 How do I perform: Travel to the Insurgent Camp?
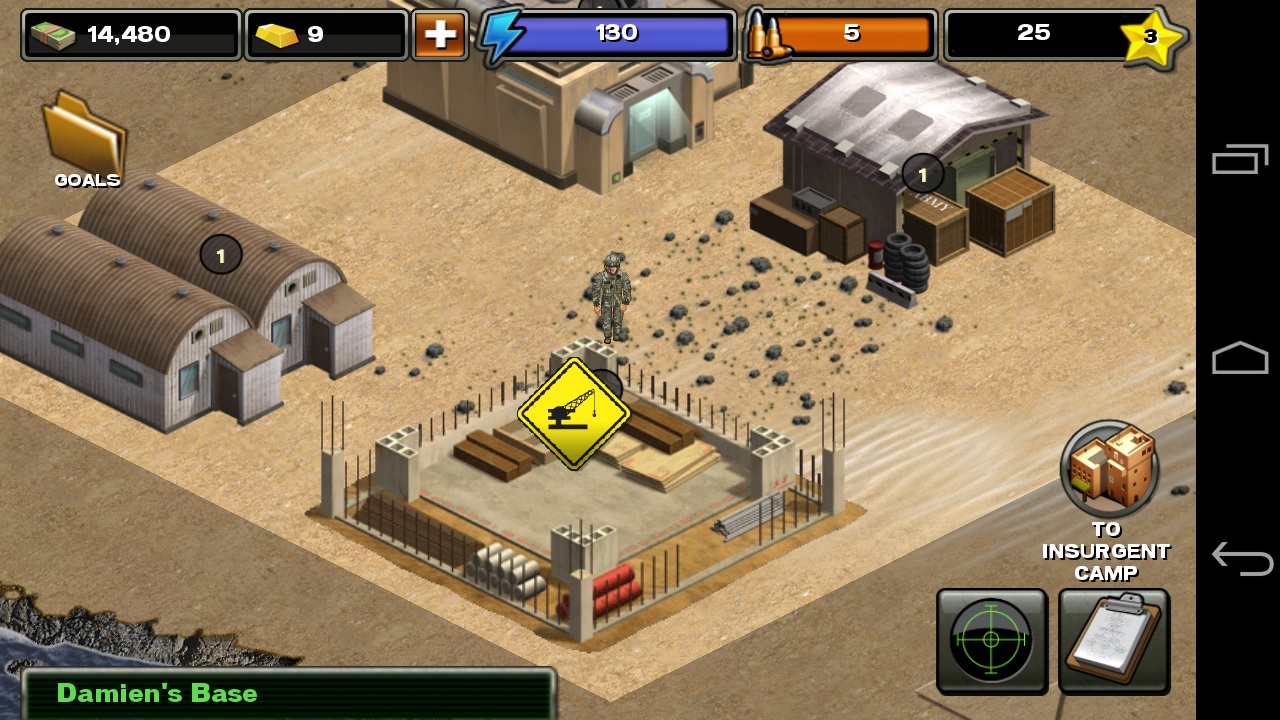[x=1109, y=470]
